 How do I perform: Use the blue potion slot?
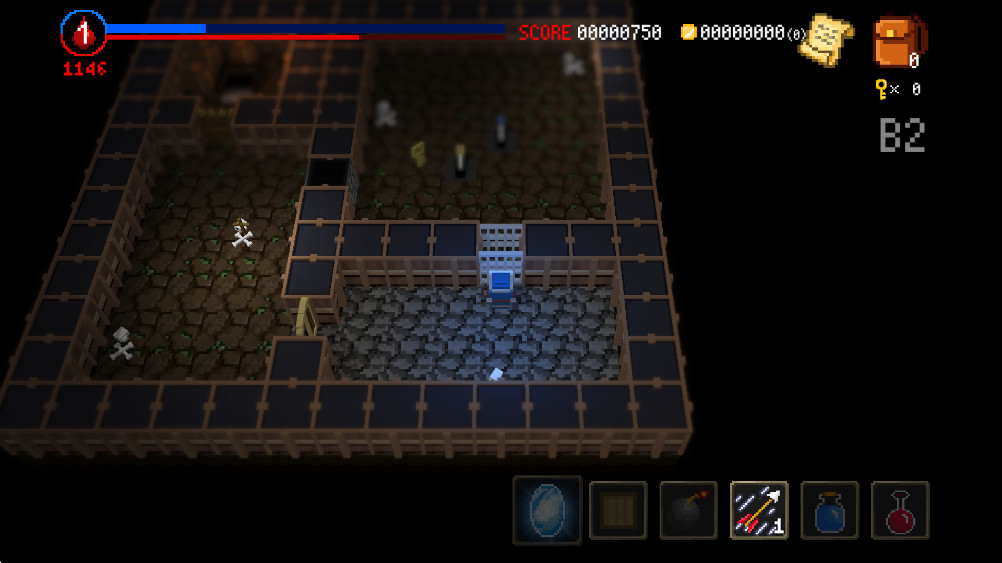[829, 510]
